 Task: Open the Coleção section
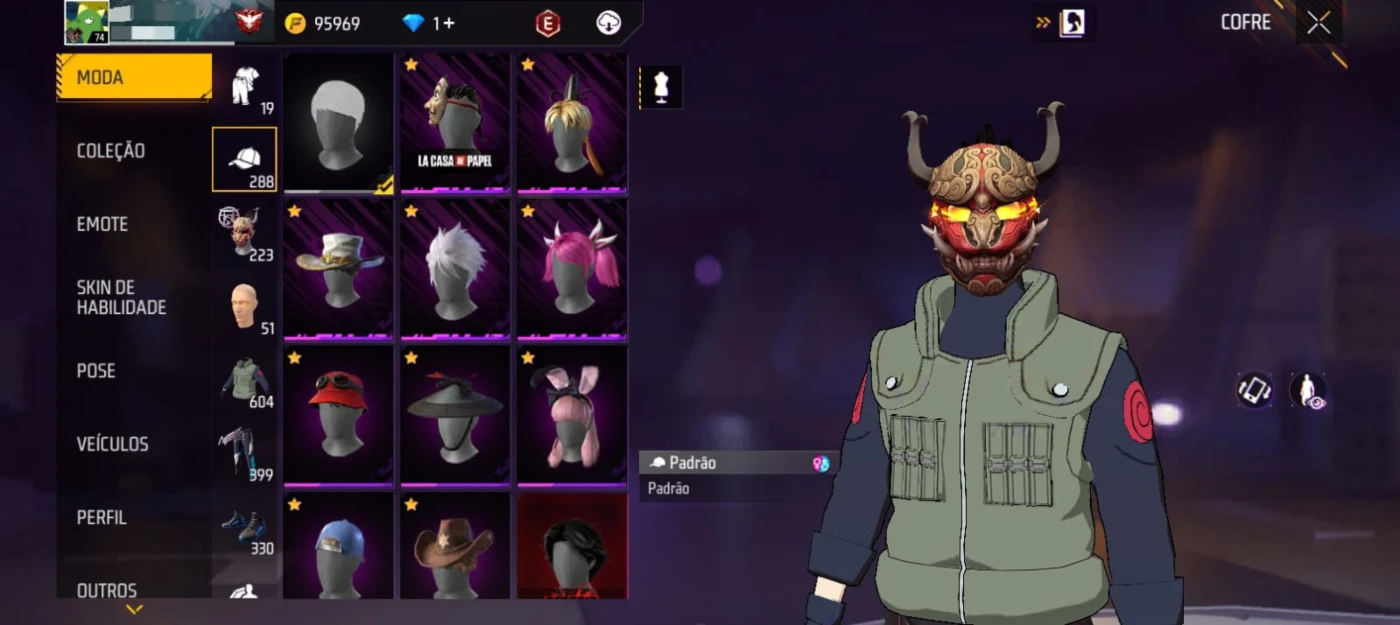point(111,151)
